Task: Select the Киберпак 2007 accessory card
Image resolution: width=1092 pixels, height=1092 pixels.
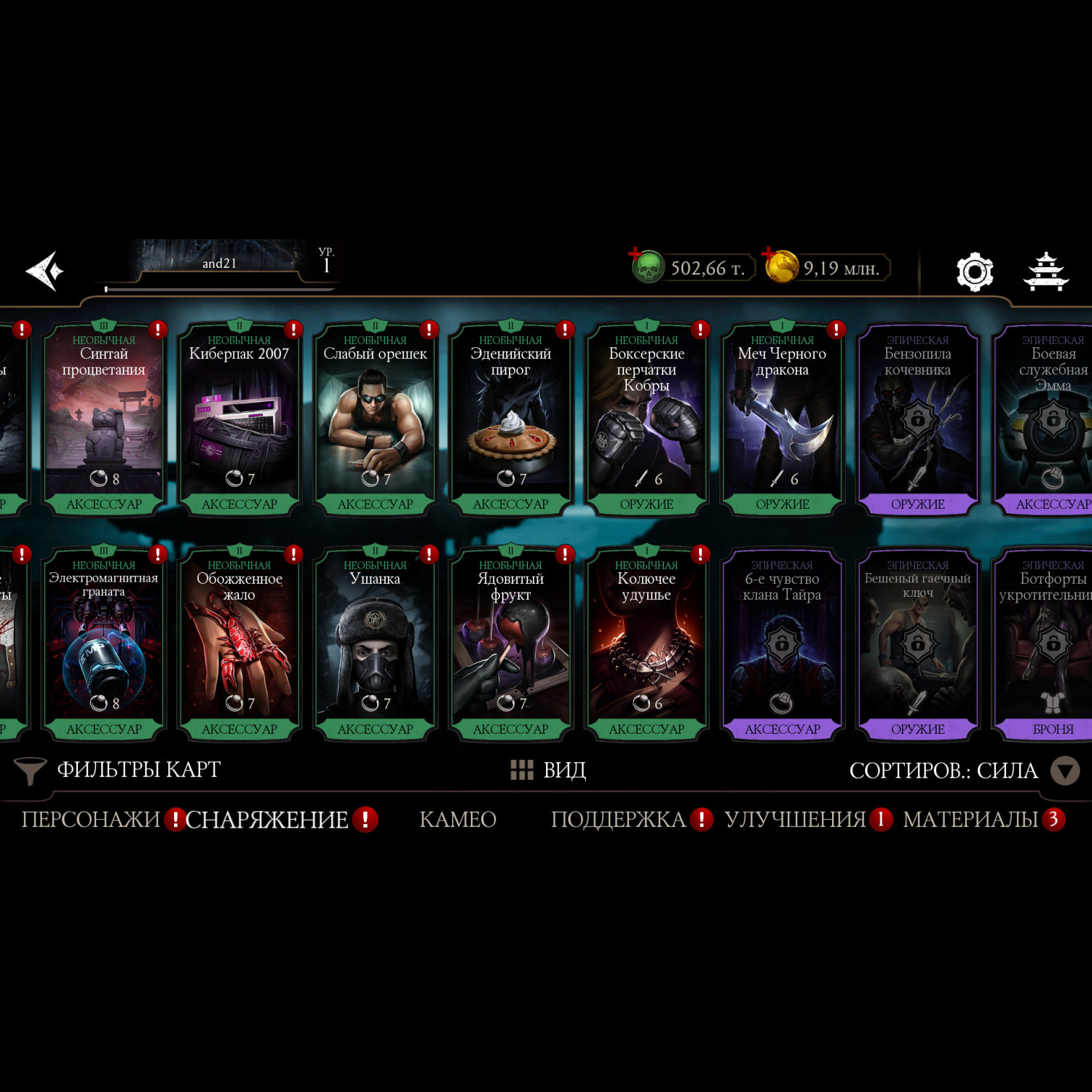Action: click(x=240, y=420)
